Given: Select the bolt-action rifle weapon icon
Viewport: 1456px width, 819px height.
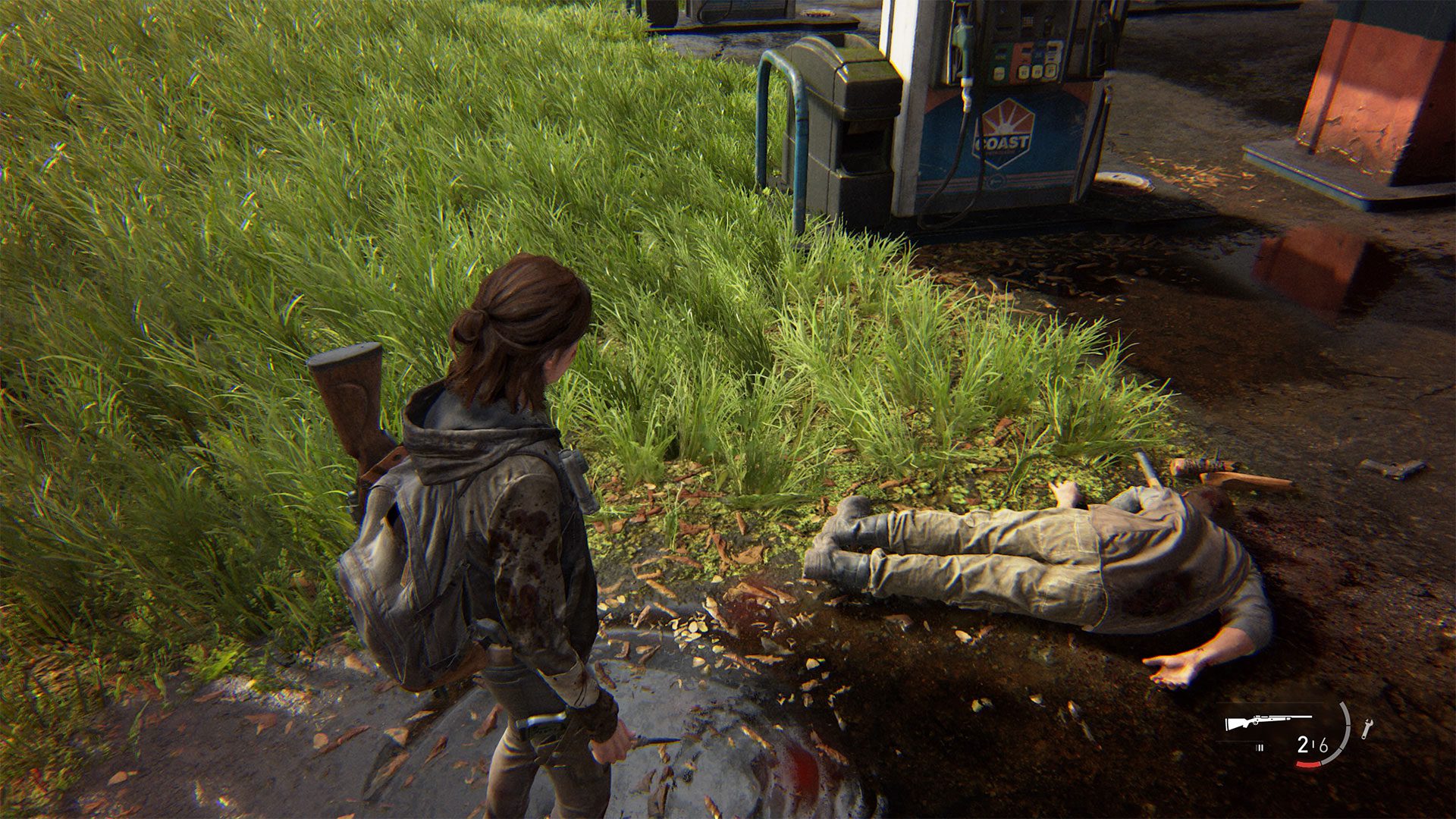Looking at the screenshot, I should click(x=1268, y=722).
